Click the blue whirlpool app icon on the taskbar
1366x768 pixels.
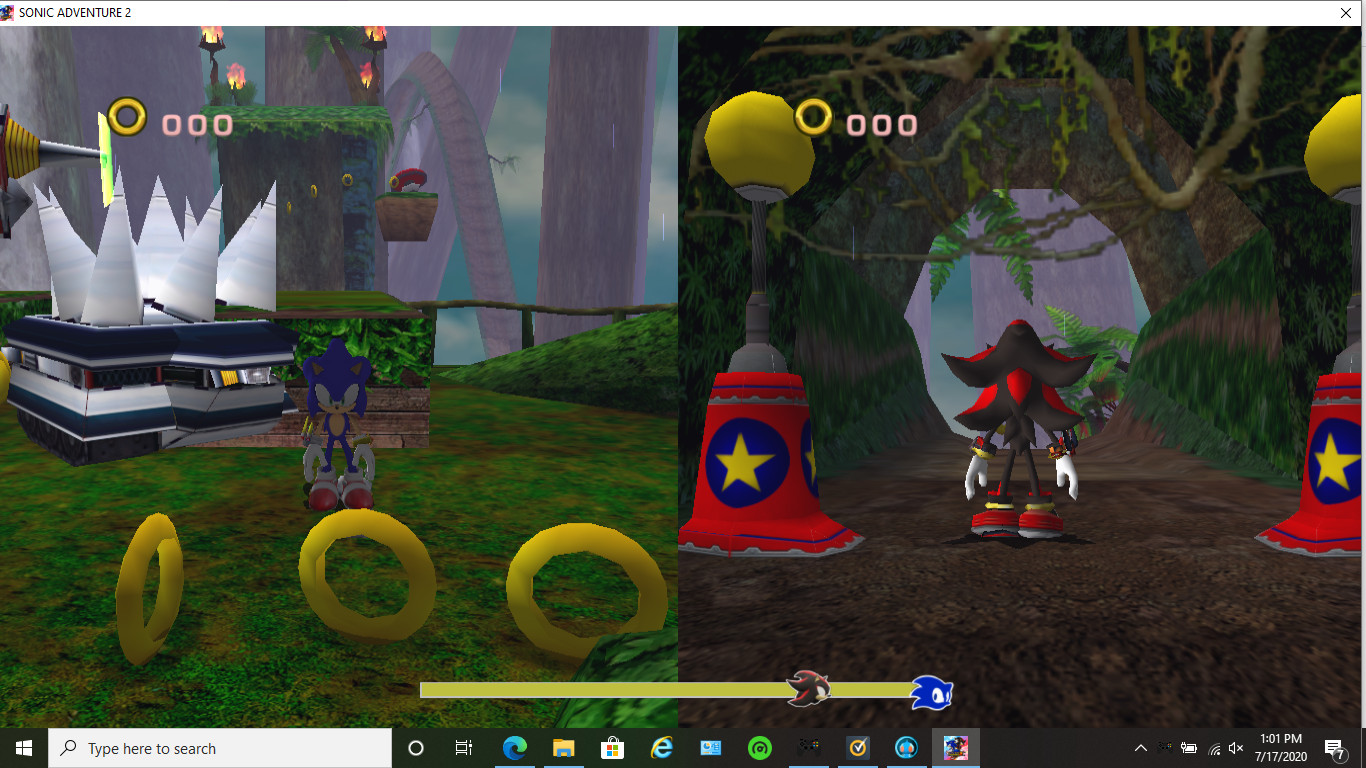pyautogui.click(x=906, y=748)
